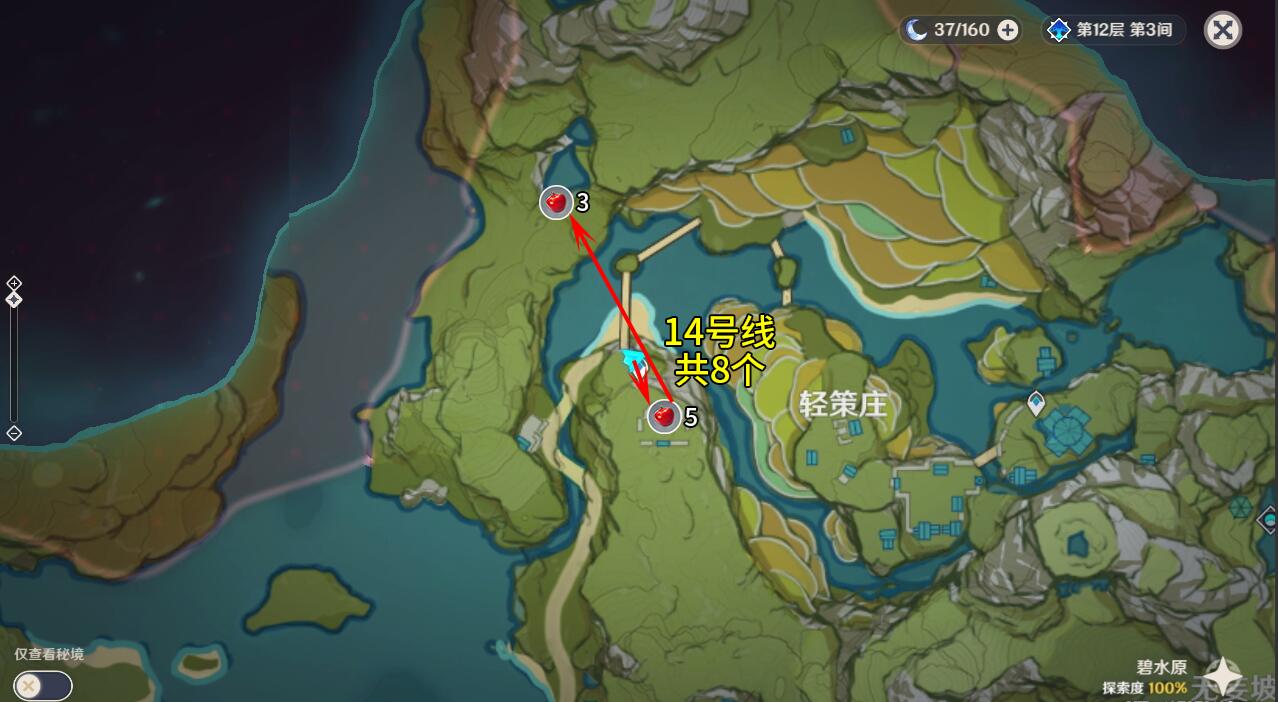Viewport: 1278px width, 702px height.
Task: Click the map zoom slider handle
Action: click(x=14, y=299)
